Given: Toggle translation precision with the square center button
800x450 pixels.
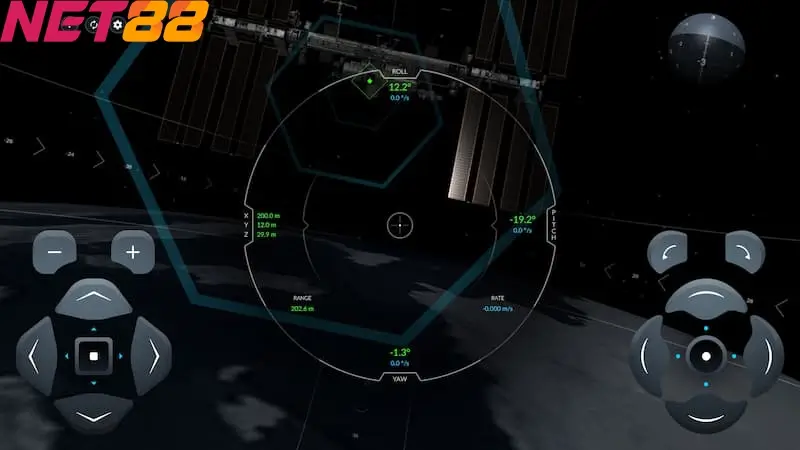Looking at the screenshot, I should 93,356.
